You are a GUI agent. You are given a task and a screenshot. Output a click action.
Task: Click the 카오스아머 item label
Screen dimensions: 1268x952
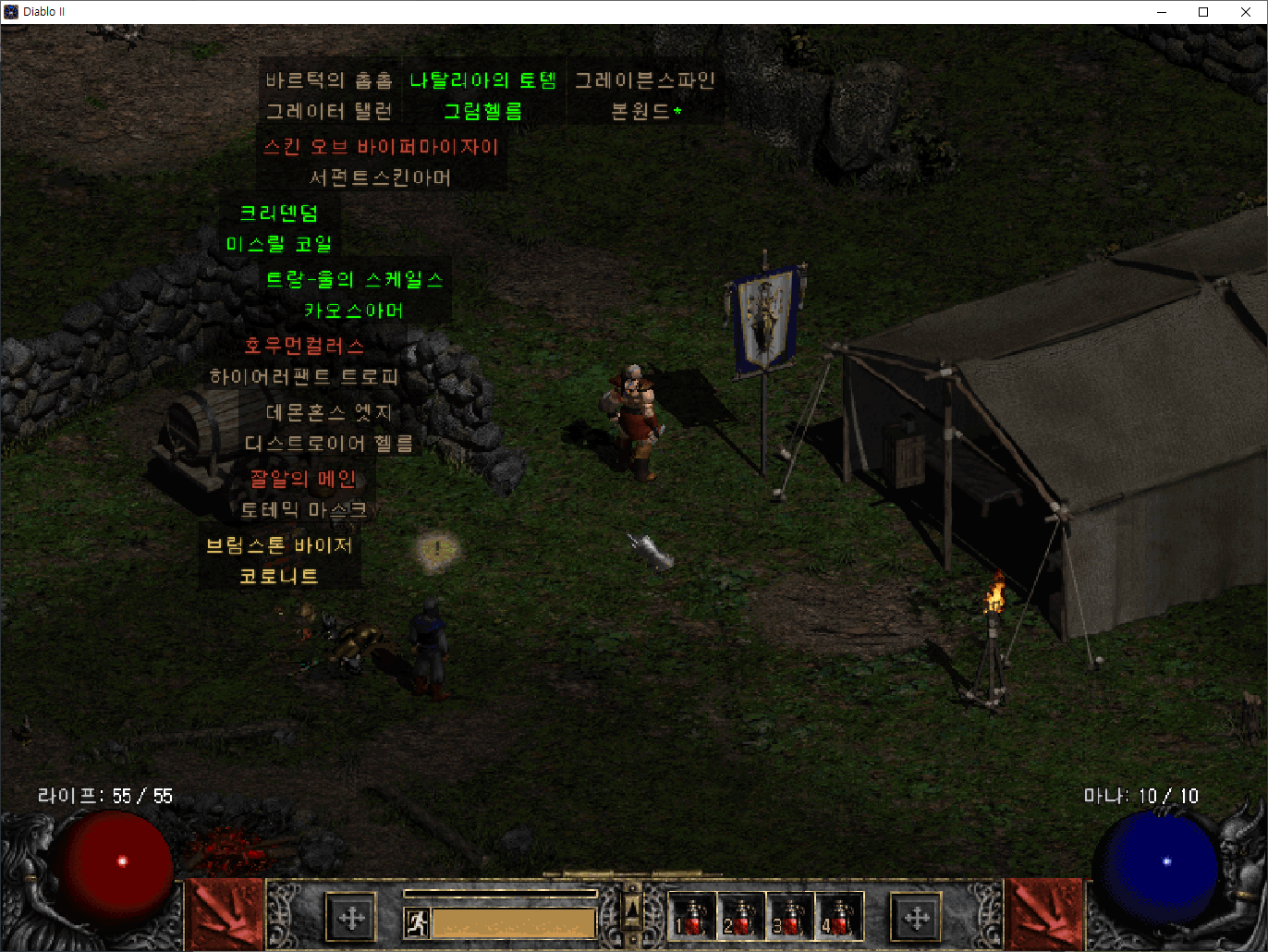click(354, 311)
